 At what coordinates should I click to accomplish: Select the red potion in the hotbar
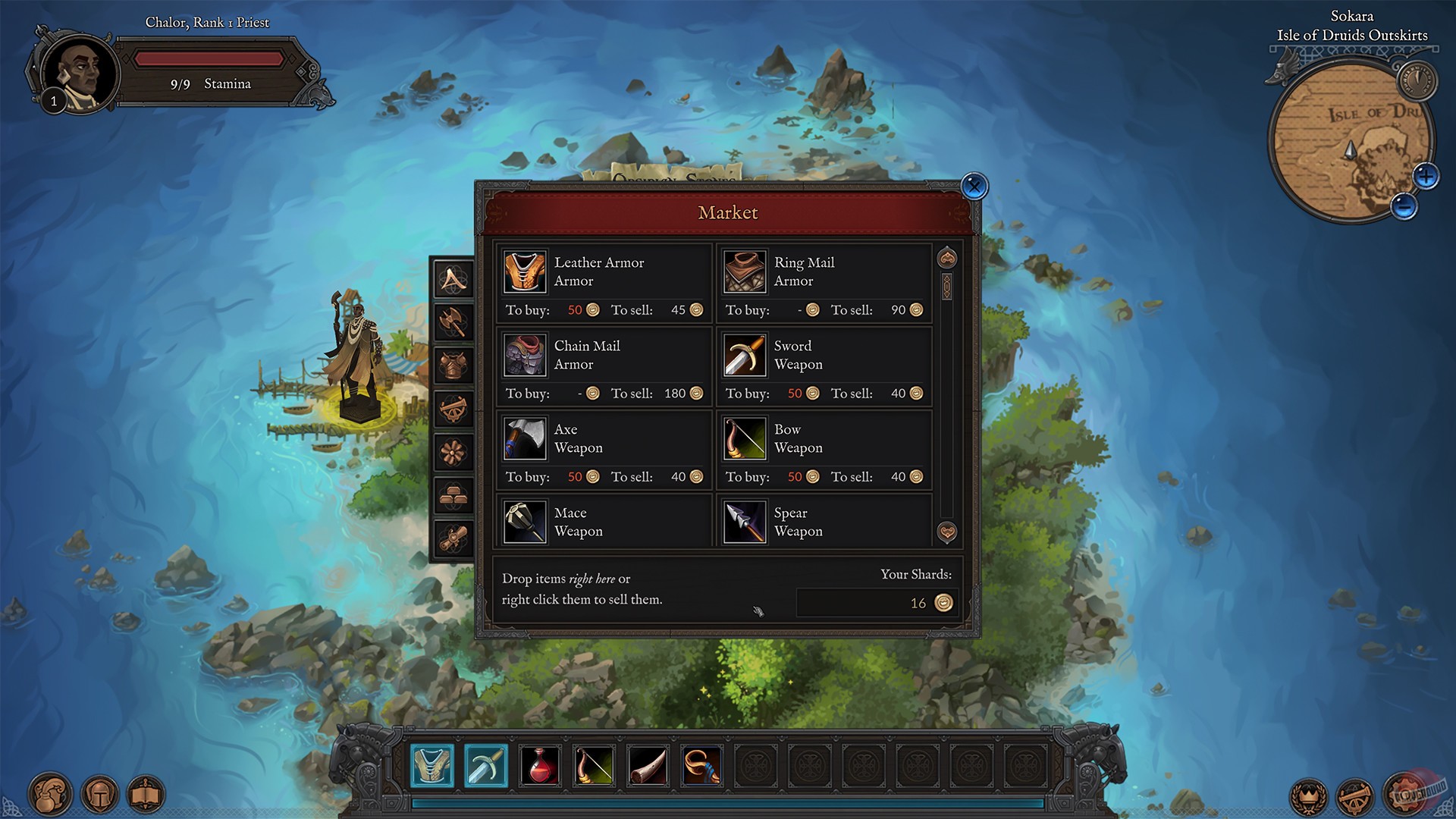coord(540,765)
